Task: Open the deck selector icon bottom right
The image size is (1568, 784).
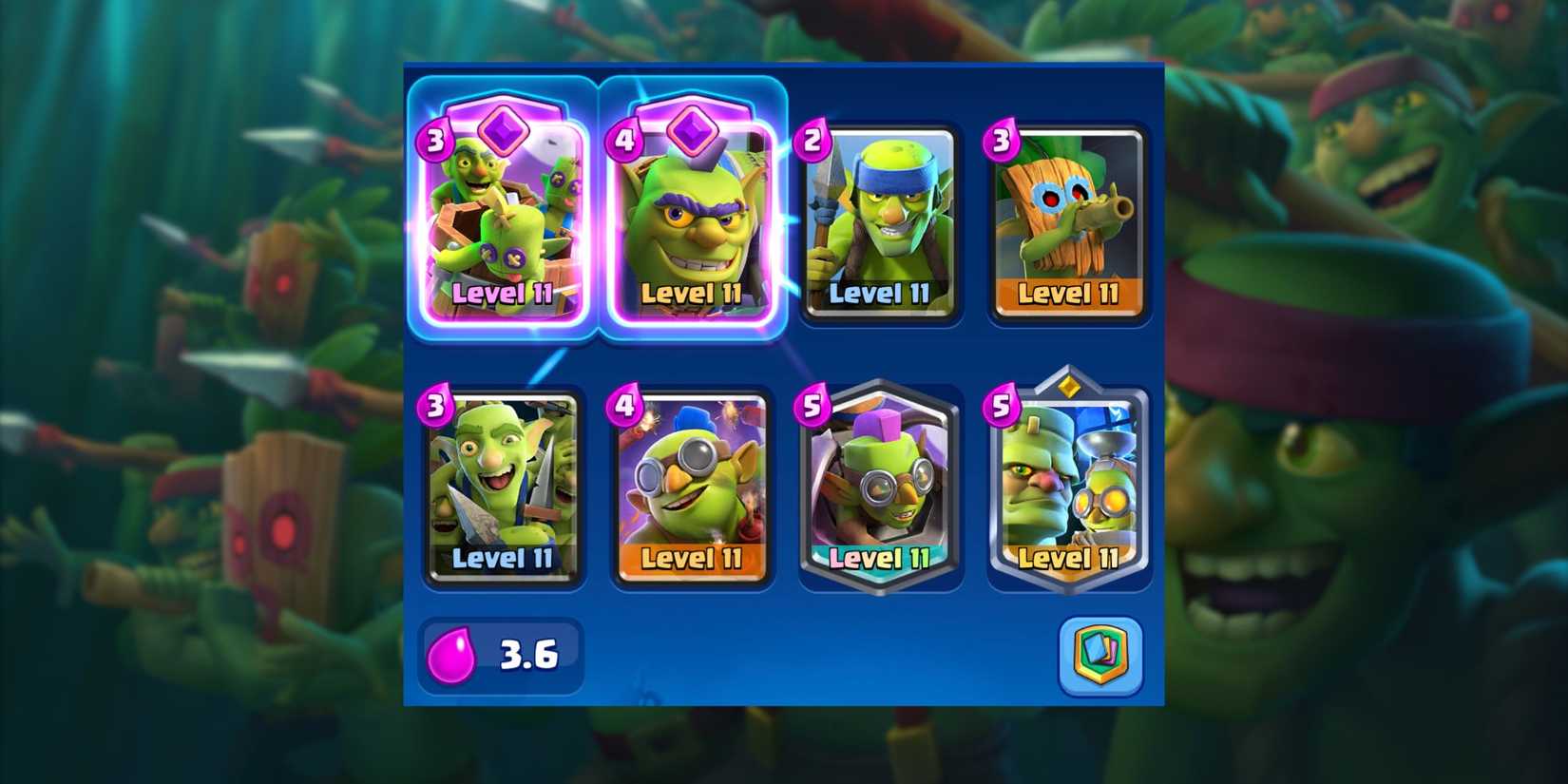Action: 1100,654
